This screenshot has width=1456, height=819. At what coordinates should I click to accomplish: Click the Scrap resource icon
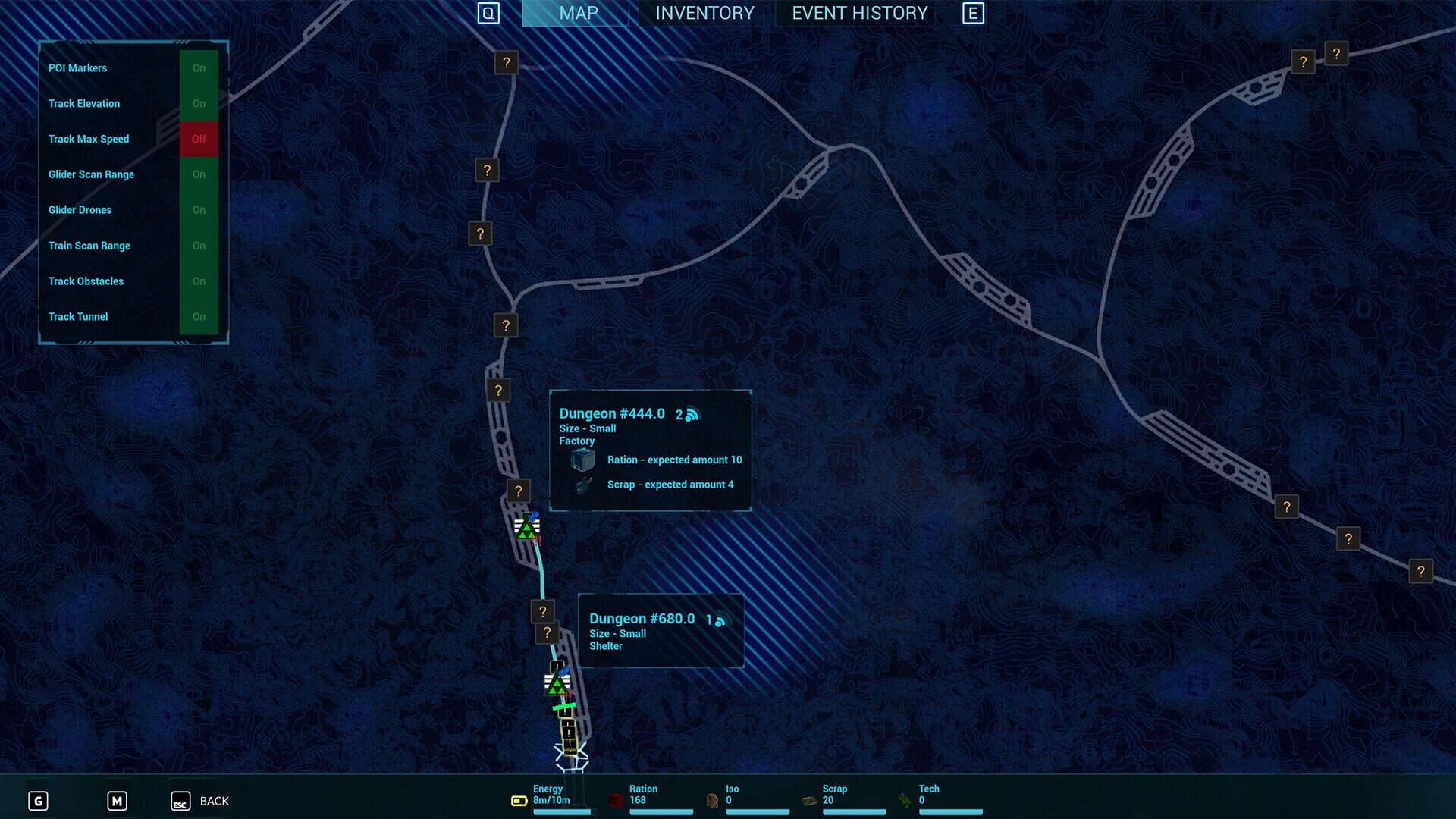point(809,799)
